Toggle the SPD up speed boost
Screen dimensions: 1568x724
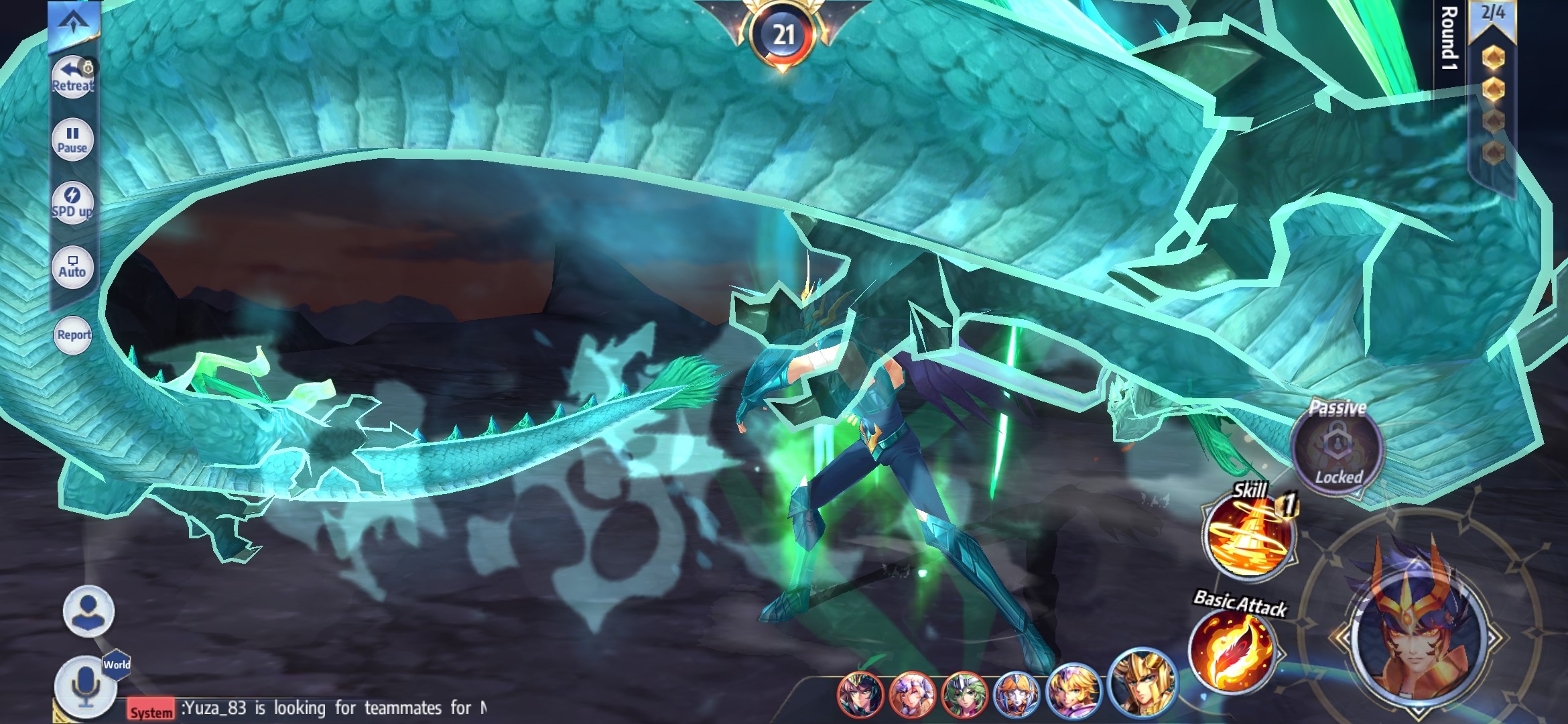tap(72, 202)
